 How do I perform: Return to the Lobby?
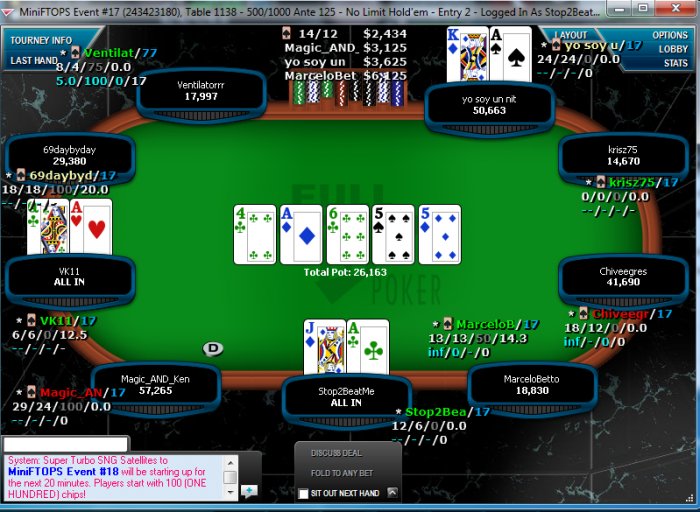click(673, 49)
